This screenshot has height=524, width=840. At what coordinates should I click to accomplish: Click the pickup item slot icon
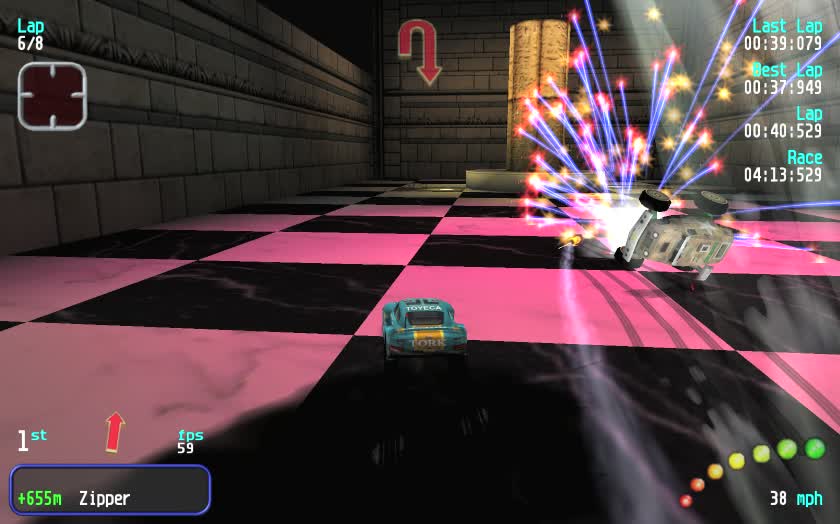click(x=52, y=96)
